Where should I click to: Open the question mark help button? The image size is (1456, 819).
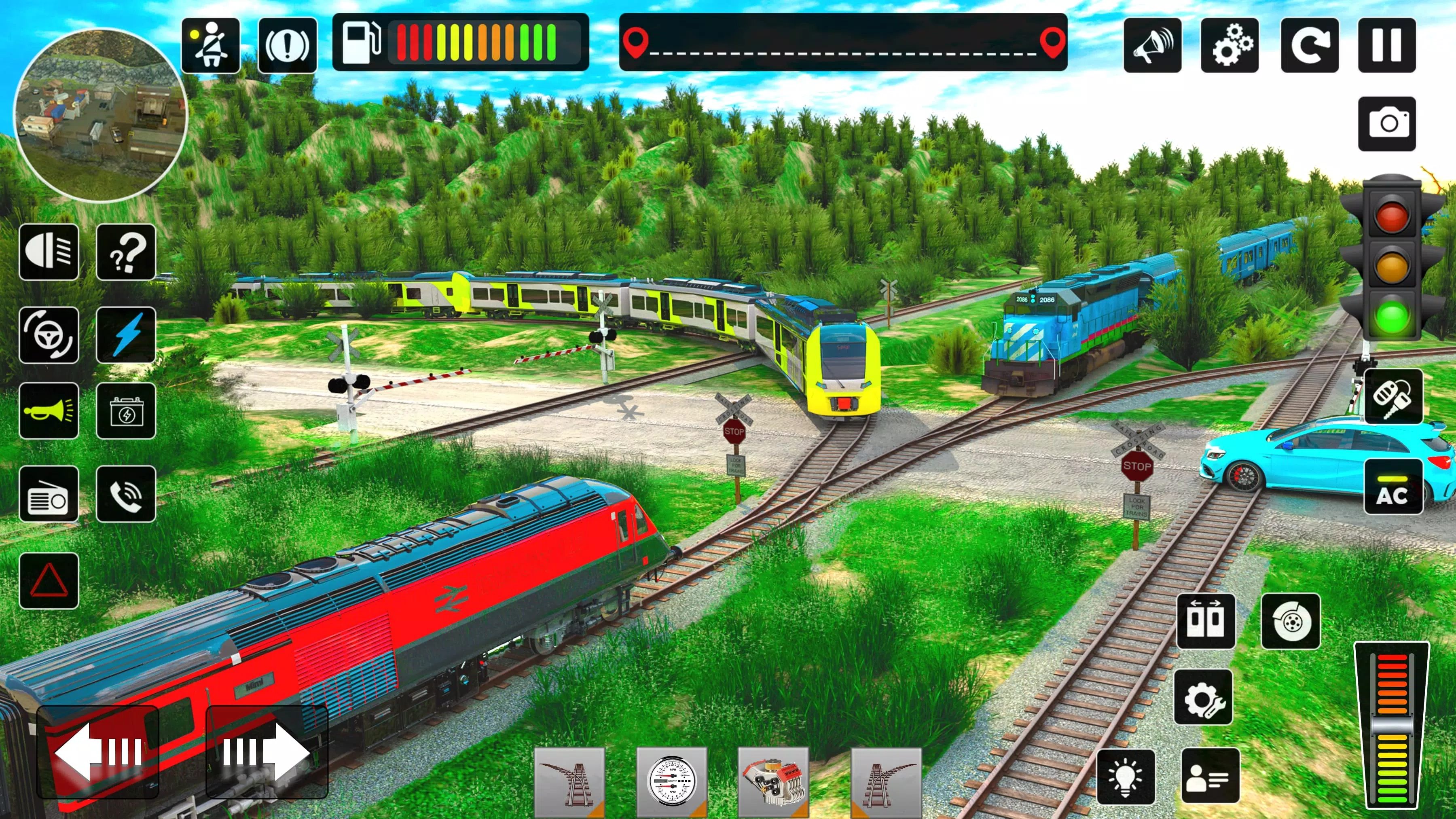pyautogui.click(x=125, y=252)
